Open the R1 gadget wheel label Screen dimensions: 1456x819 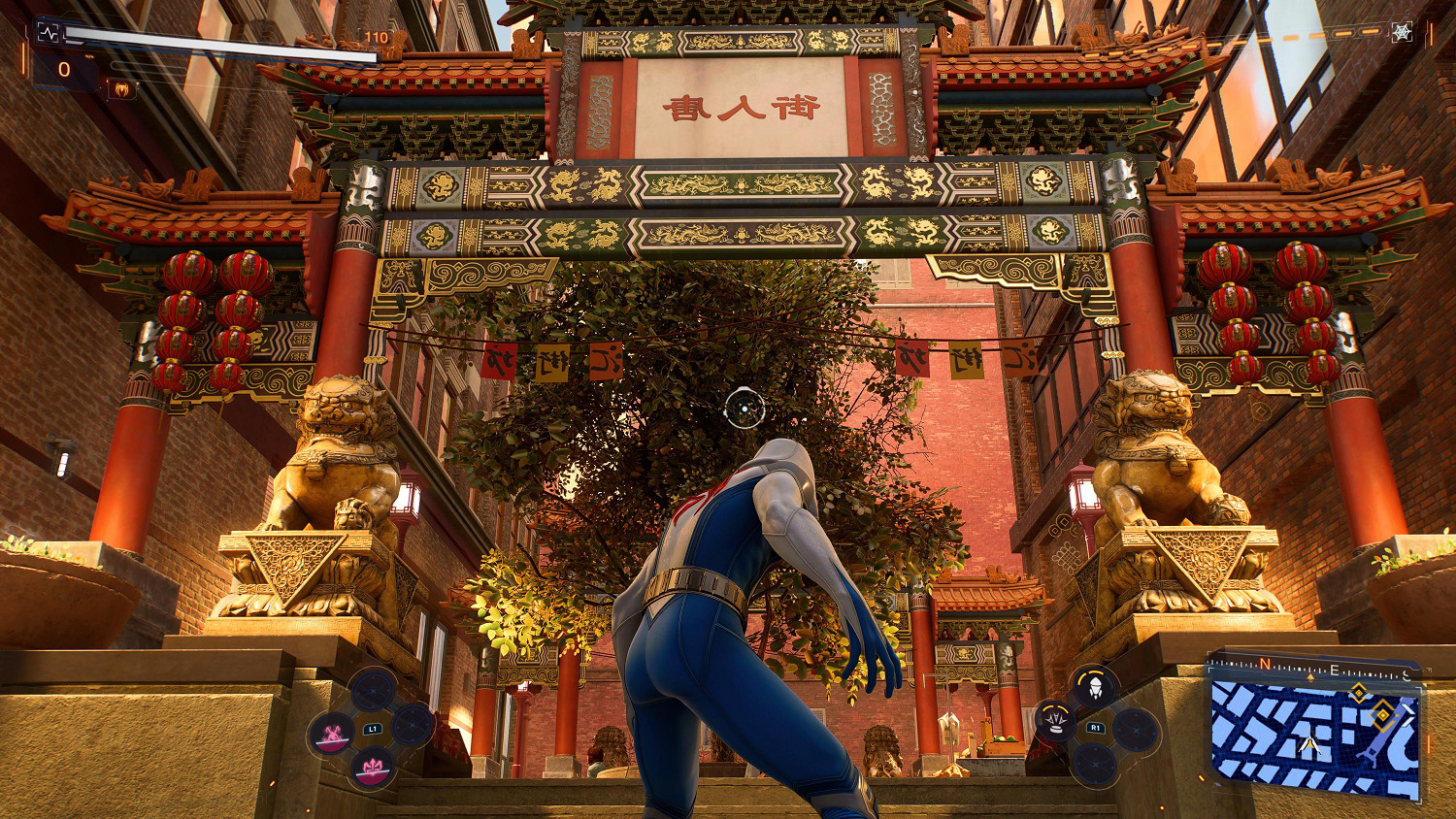[1097, 728]
